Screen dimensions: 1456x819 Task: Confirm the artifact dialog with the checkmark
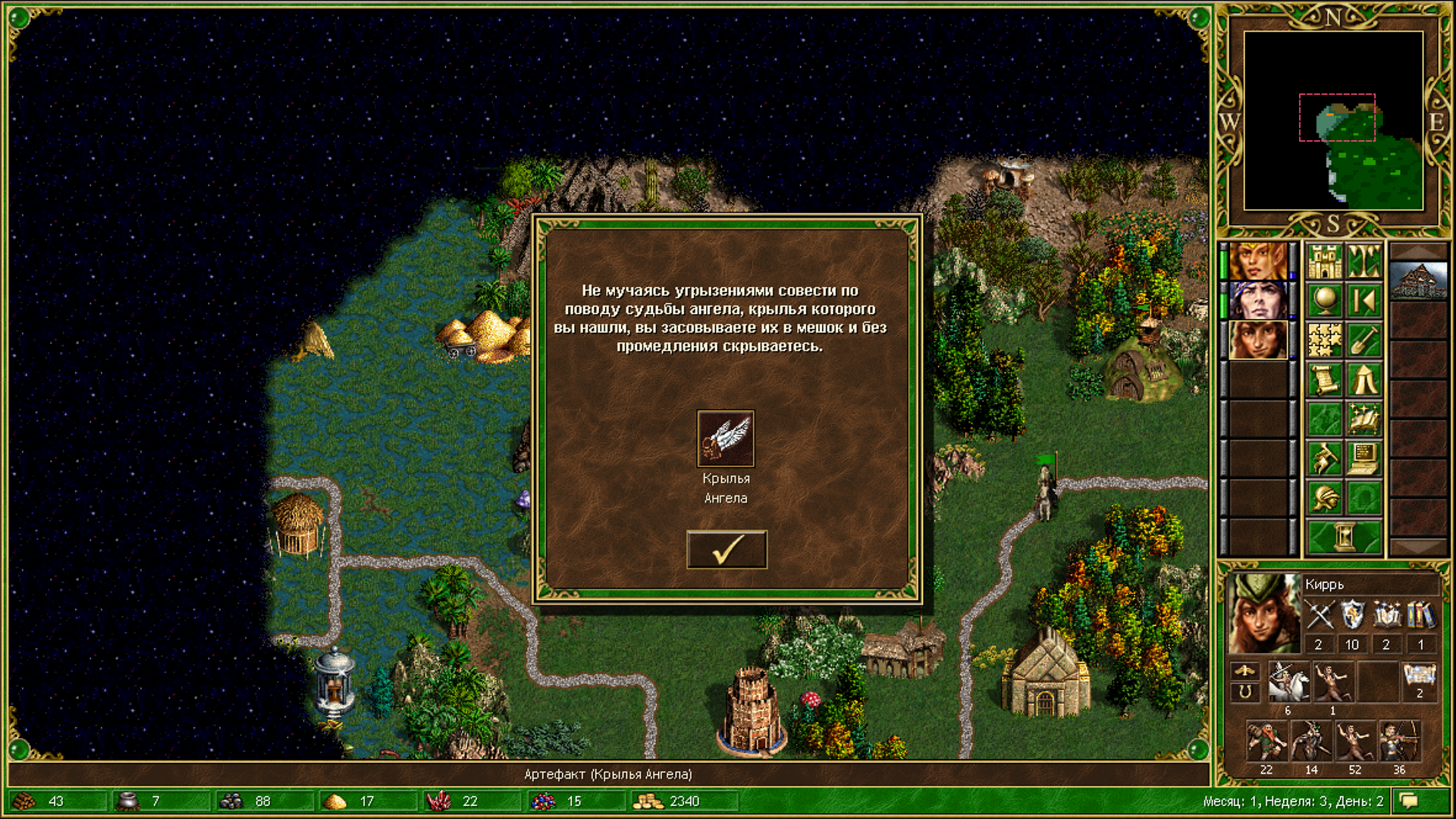726,550
